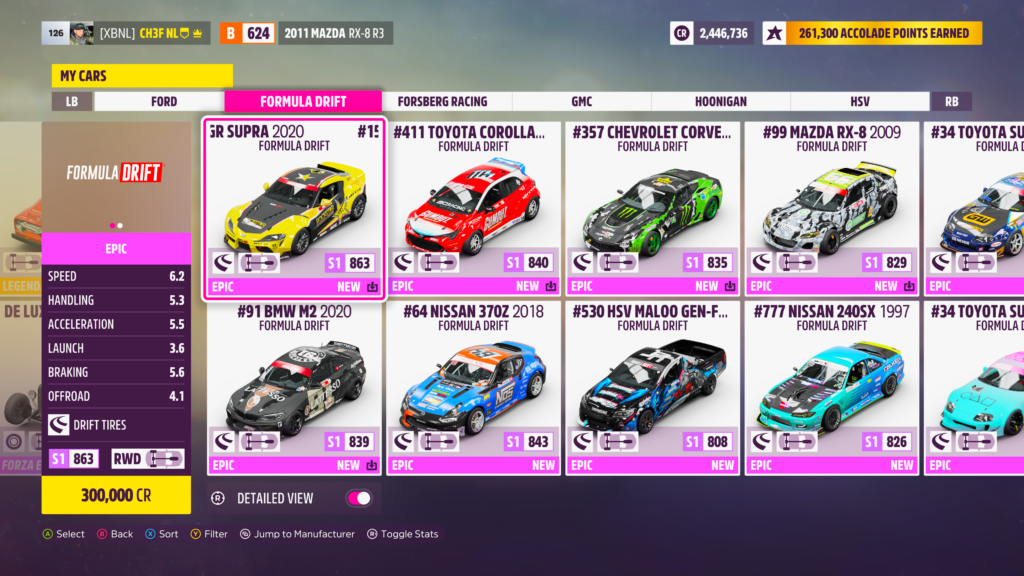
Task: Toggle the Detailed View switch
Action: coord(358,498)
